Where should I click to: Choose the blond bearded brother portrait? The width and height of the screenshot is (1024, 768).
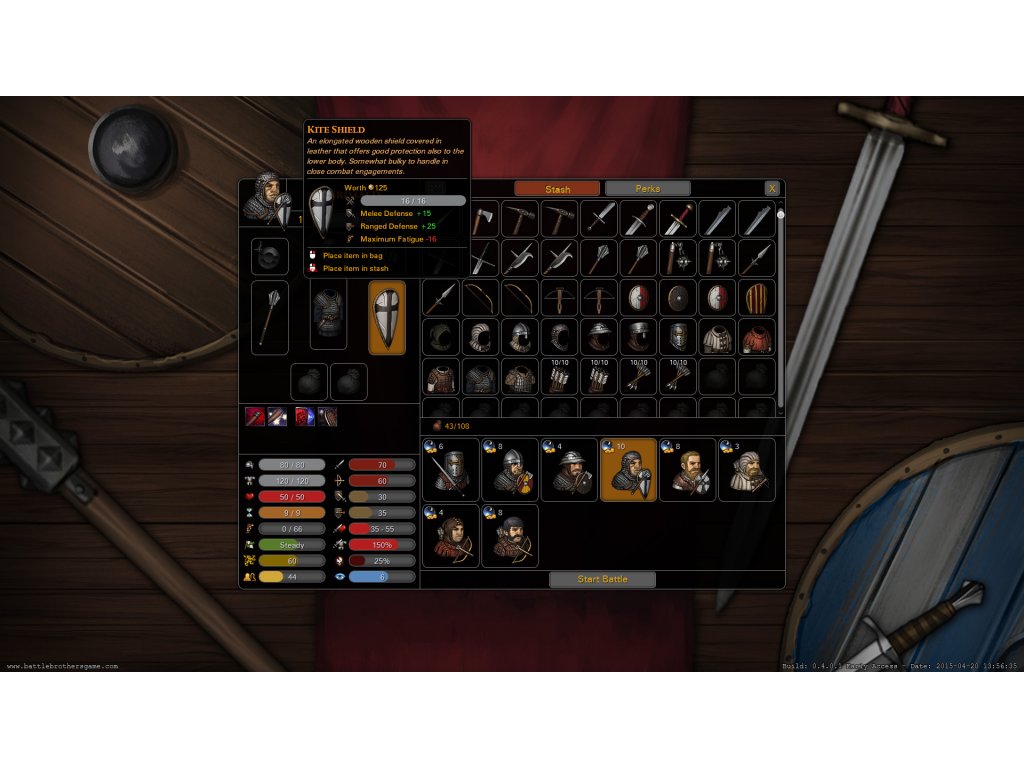click(687, 470)
